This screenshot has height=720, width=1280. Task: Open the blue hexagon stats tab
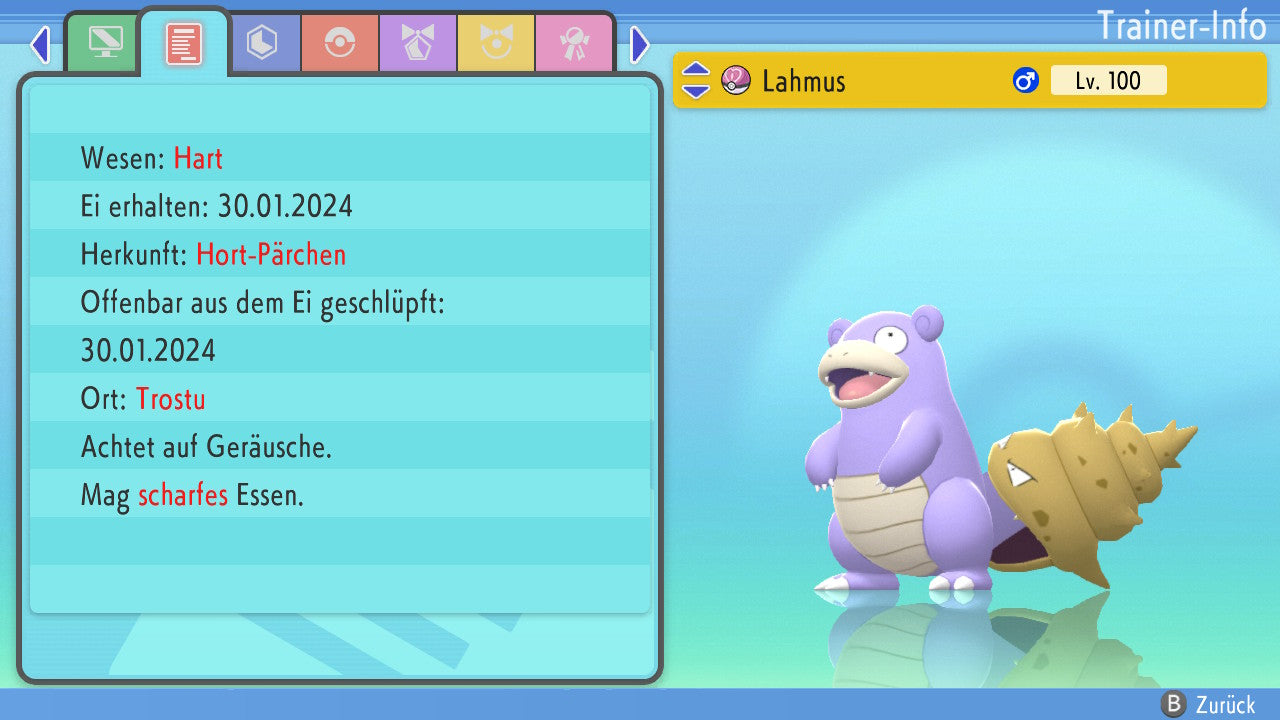262,43
